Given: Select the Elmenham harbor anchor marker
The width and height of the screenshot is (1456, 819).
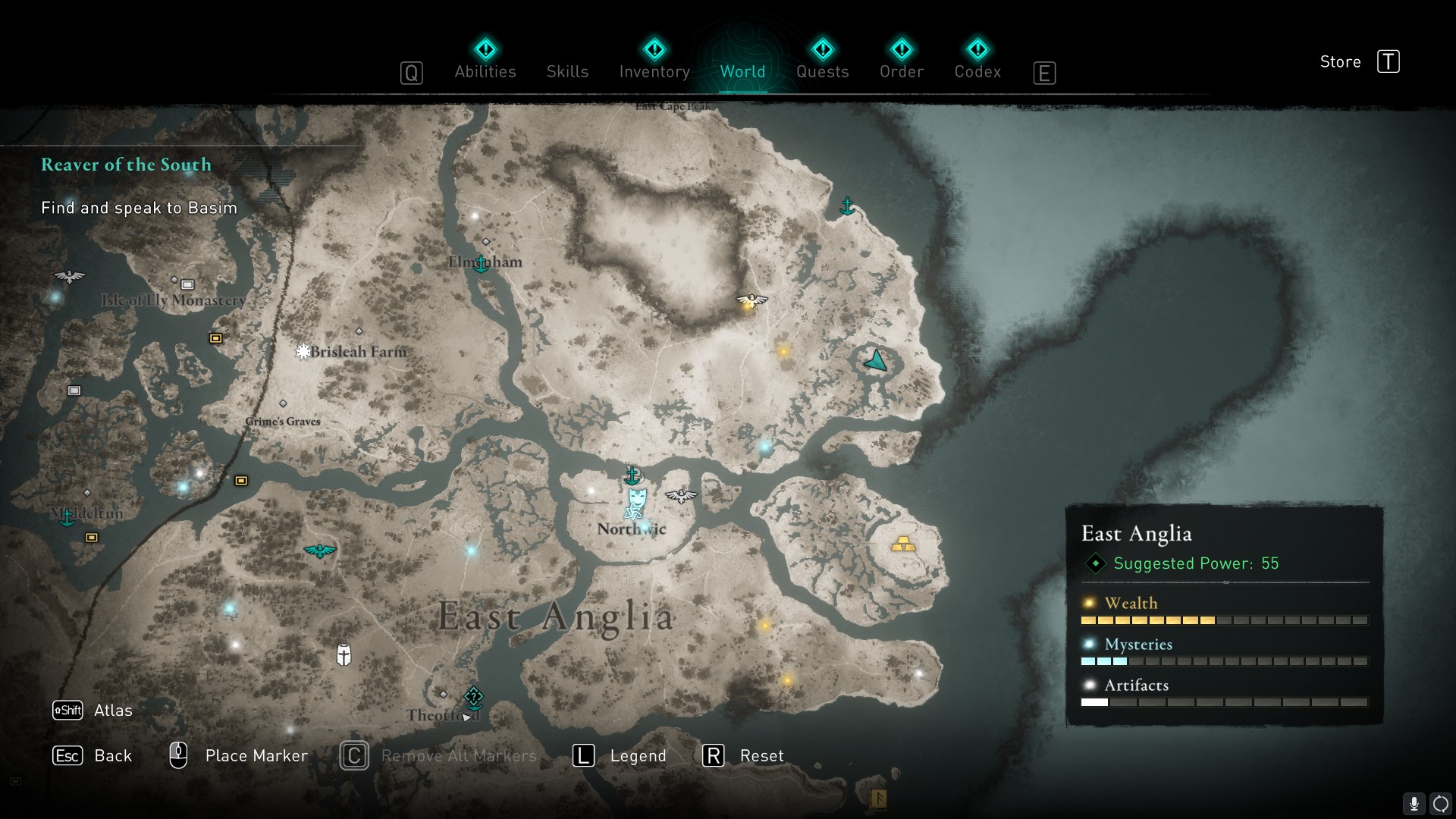Looking at the screenshot, I should click(481, 264).
